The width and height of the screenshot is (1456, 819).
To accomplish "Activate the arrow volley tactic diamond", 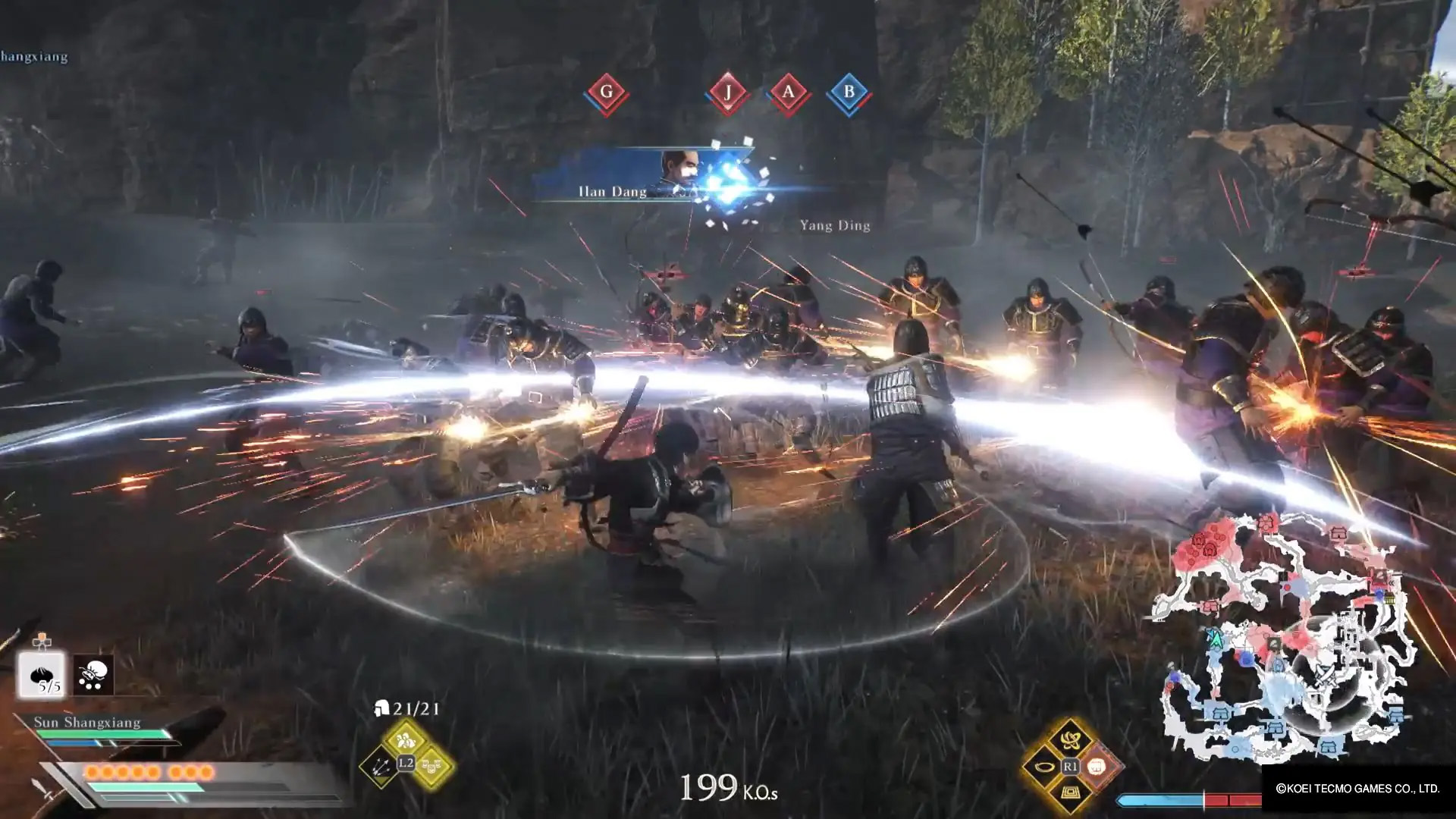I will pos(381,767).
